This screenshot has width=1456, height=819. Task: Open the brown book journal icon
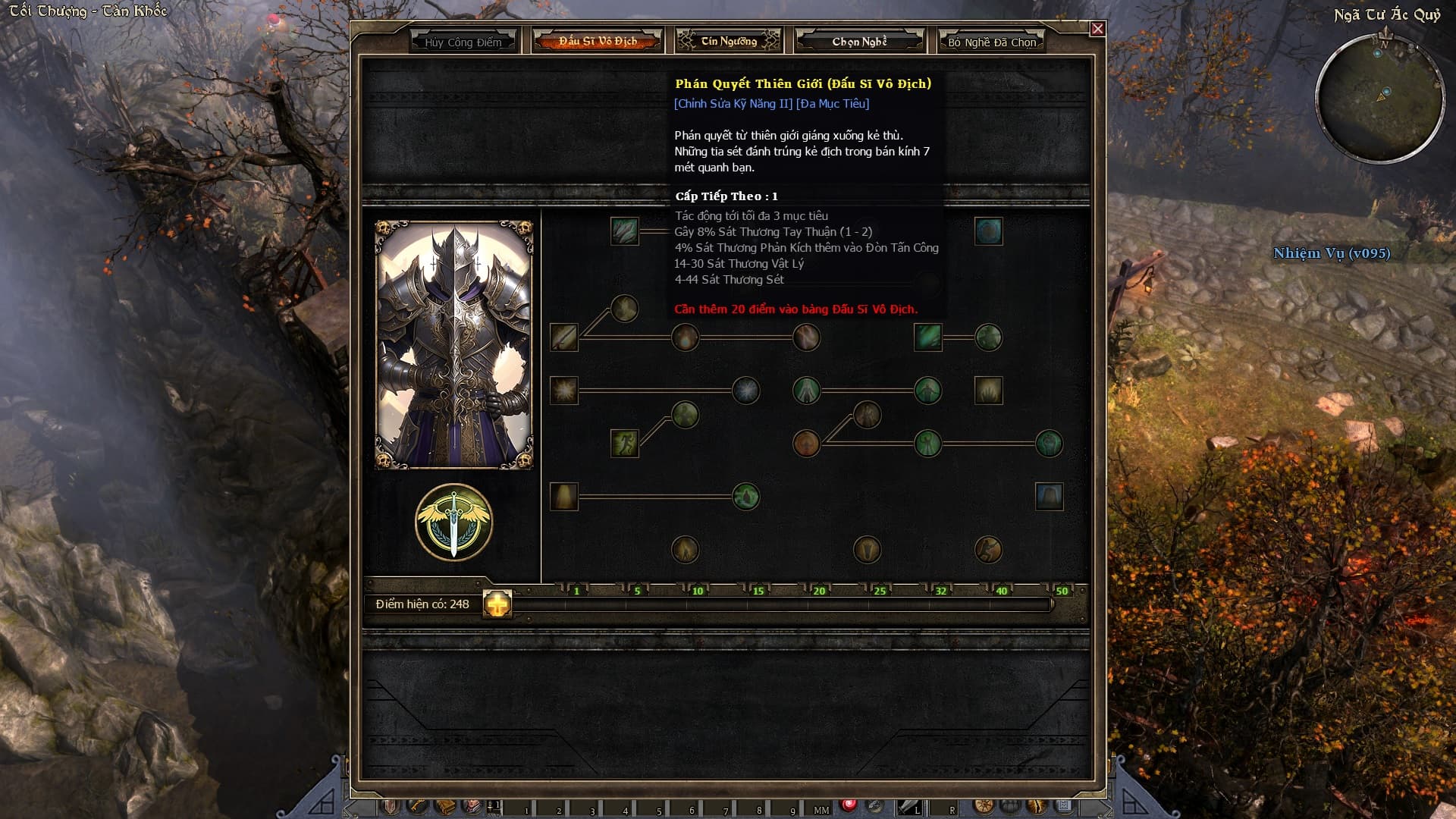445,806
